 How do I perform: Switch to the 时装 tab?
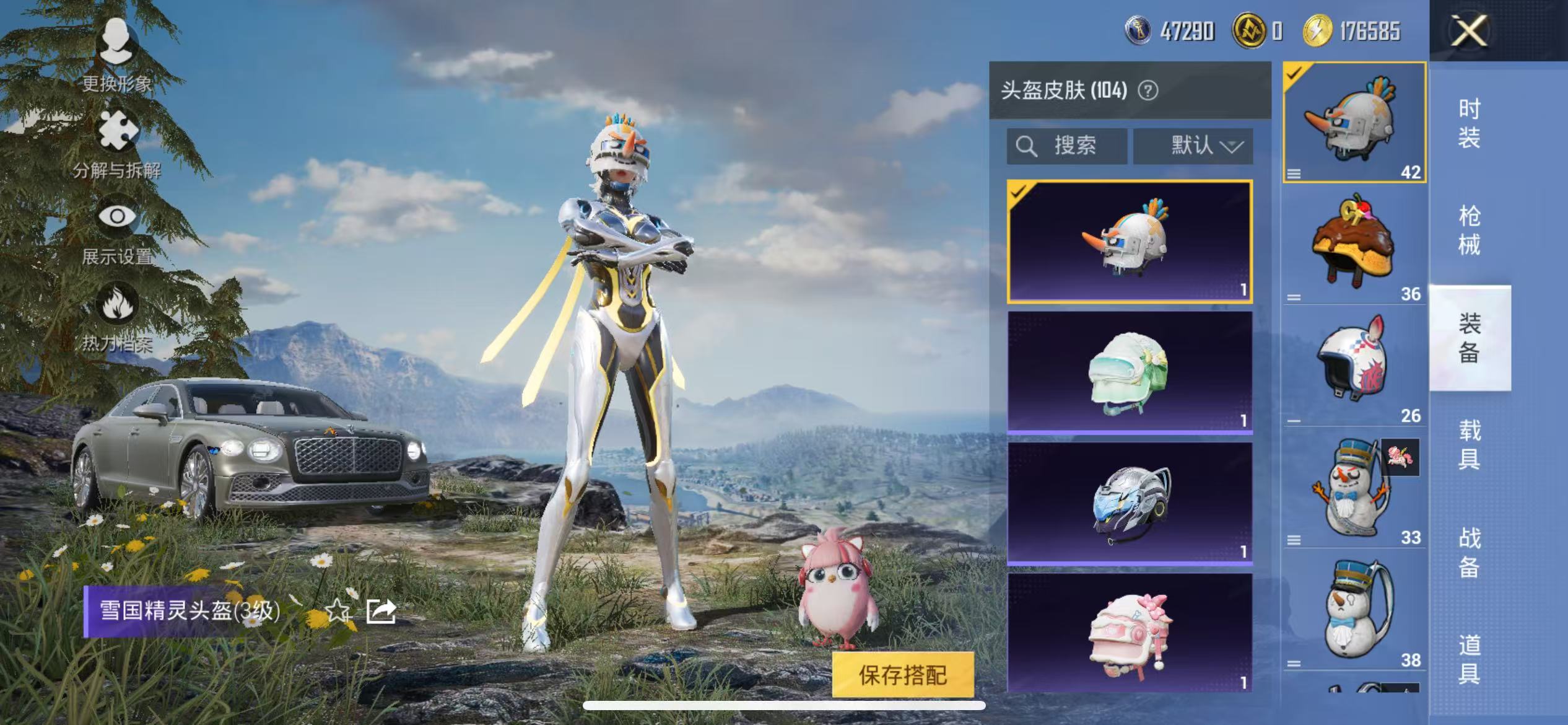[x=1469, y=123]
